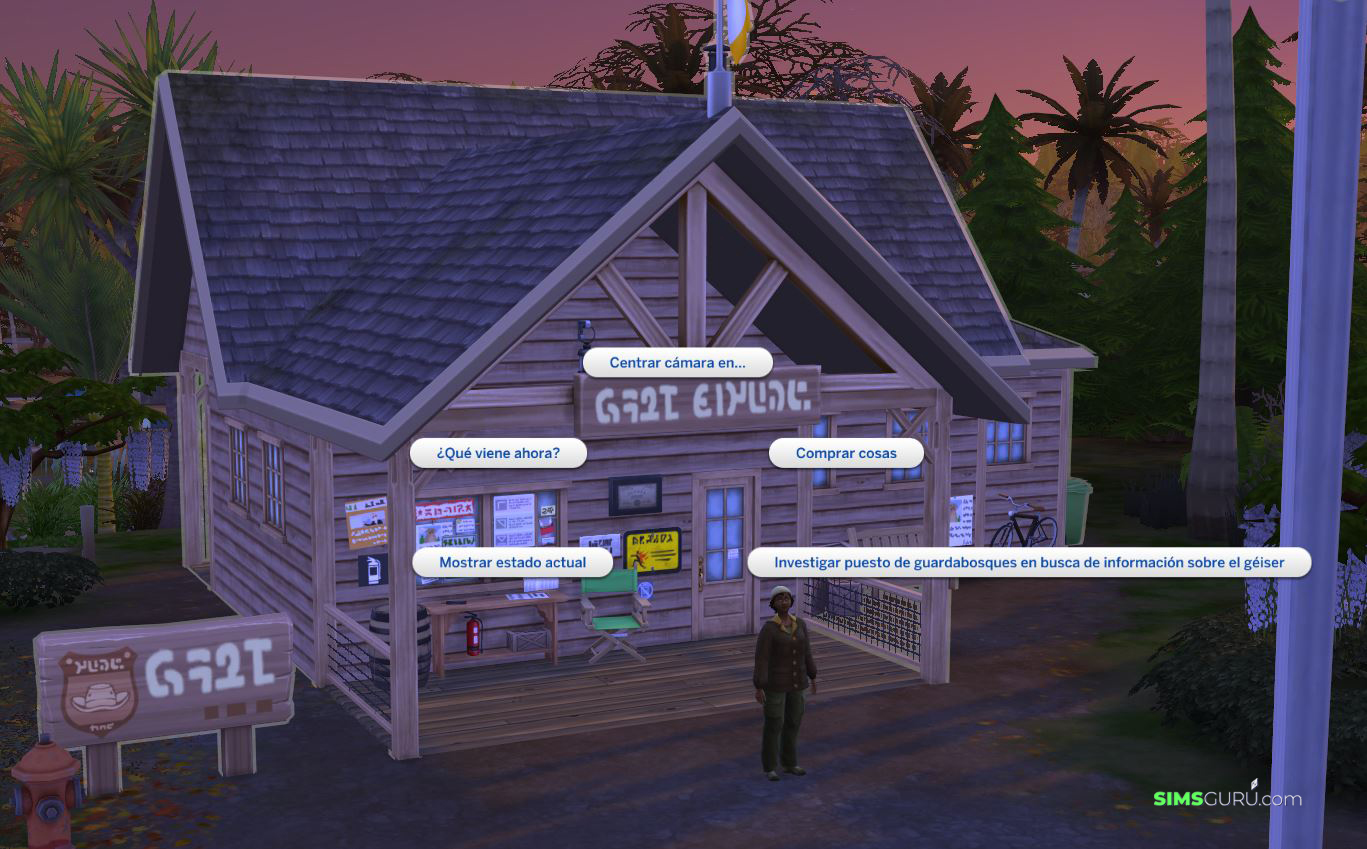Pick the 'Mostrar estado actual' option
Viewport: 1367px width, 849px height.
512,562
